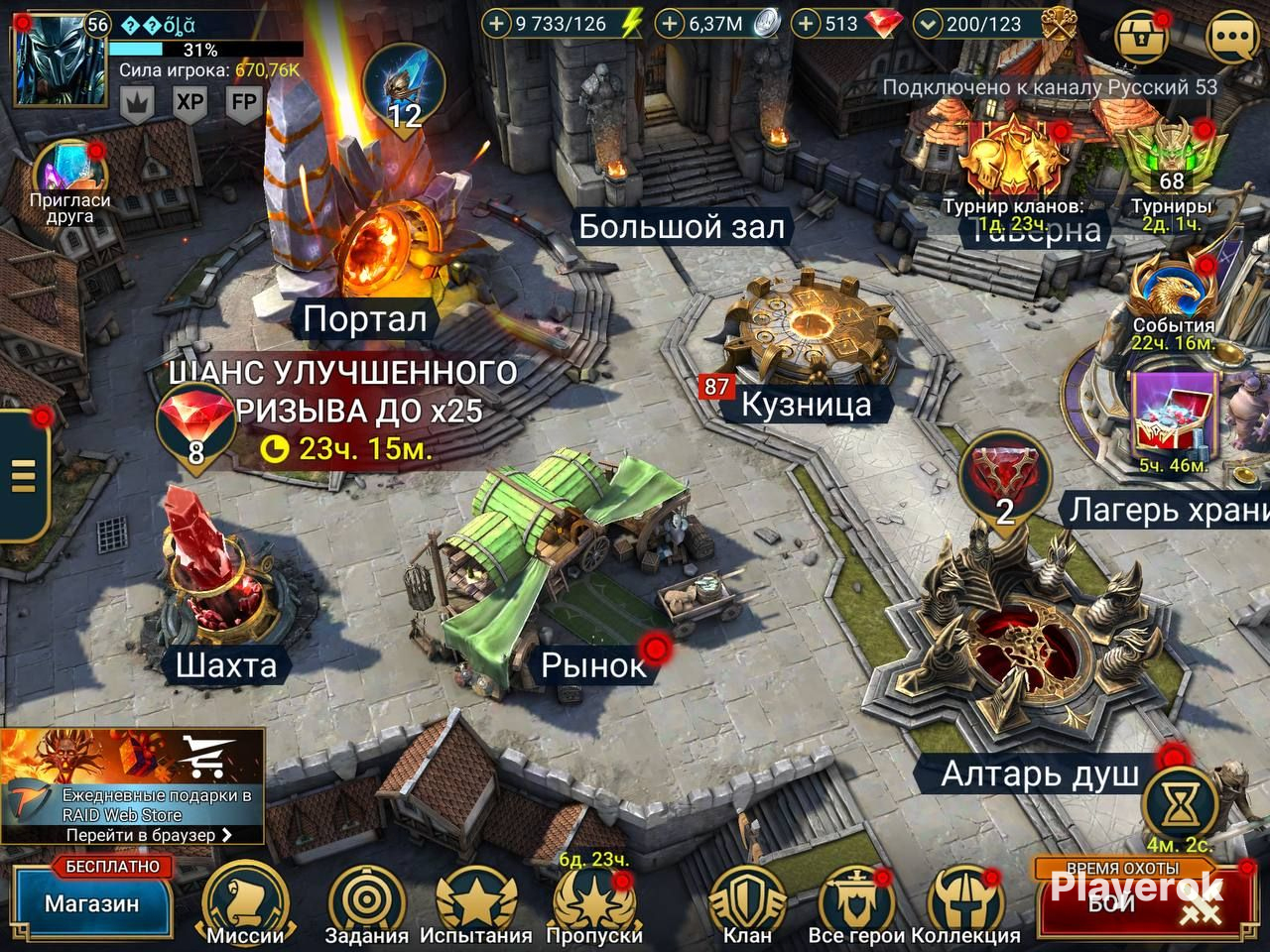Open the Клан menu

point(746,902)
